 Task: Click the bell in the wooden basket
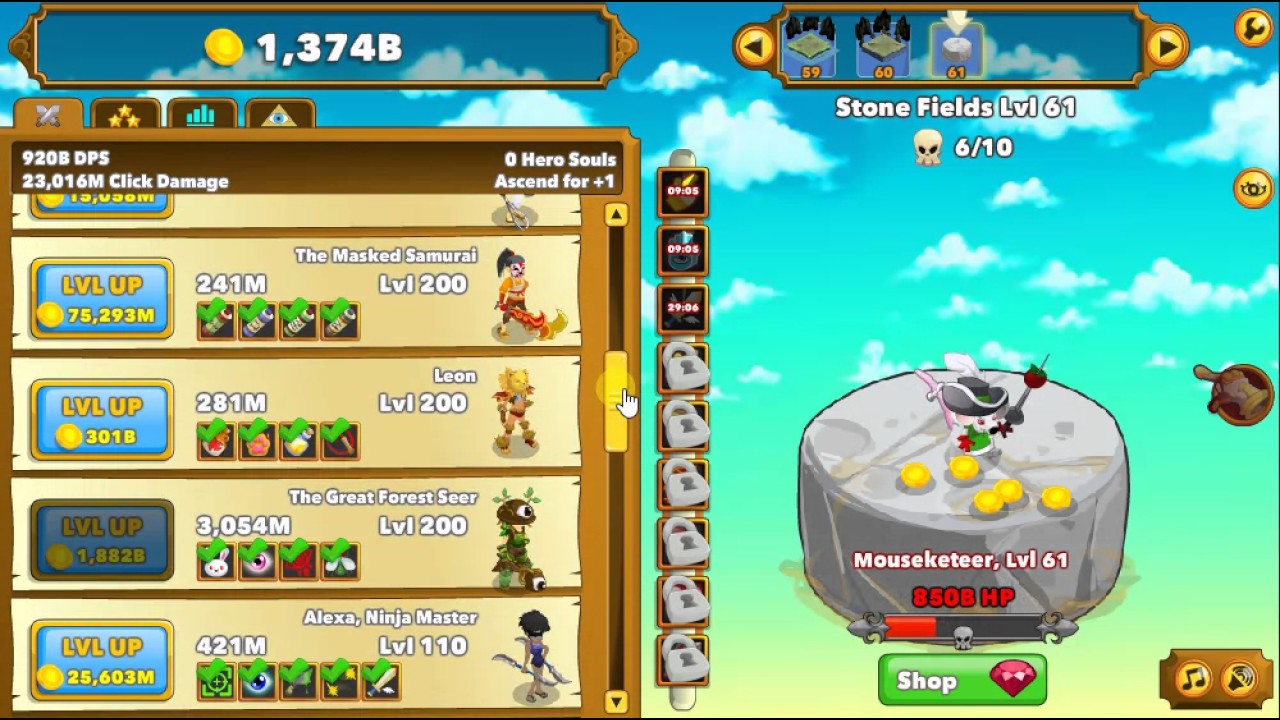coord(1233,390)
